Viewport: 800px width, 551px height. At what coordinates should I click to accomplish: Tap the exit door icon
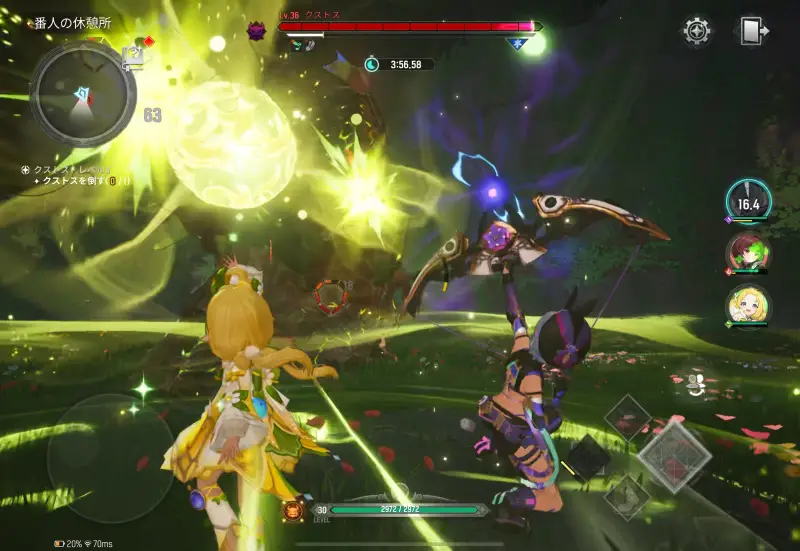click(x=754, y=30)
